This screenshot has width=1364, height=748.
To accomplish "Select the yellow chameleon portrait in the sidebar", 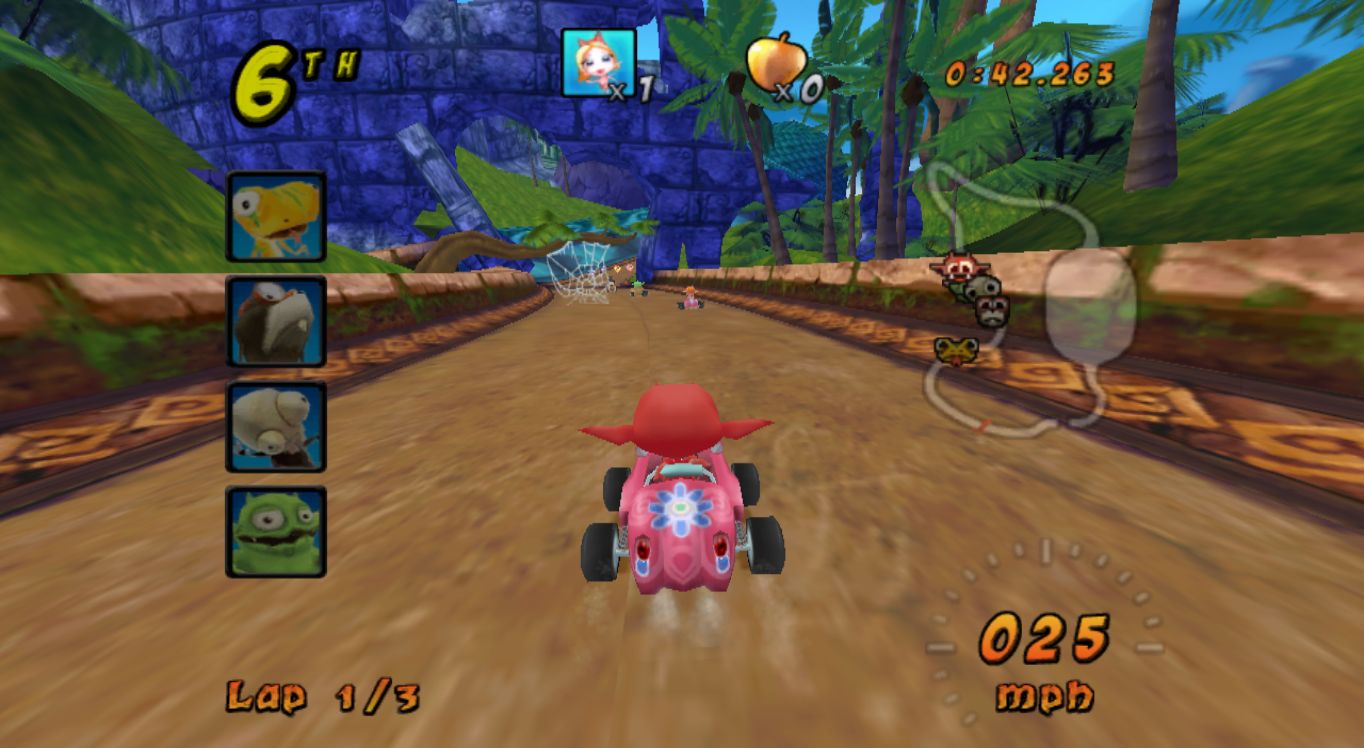I will [277, 218].
